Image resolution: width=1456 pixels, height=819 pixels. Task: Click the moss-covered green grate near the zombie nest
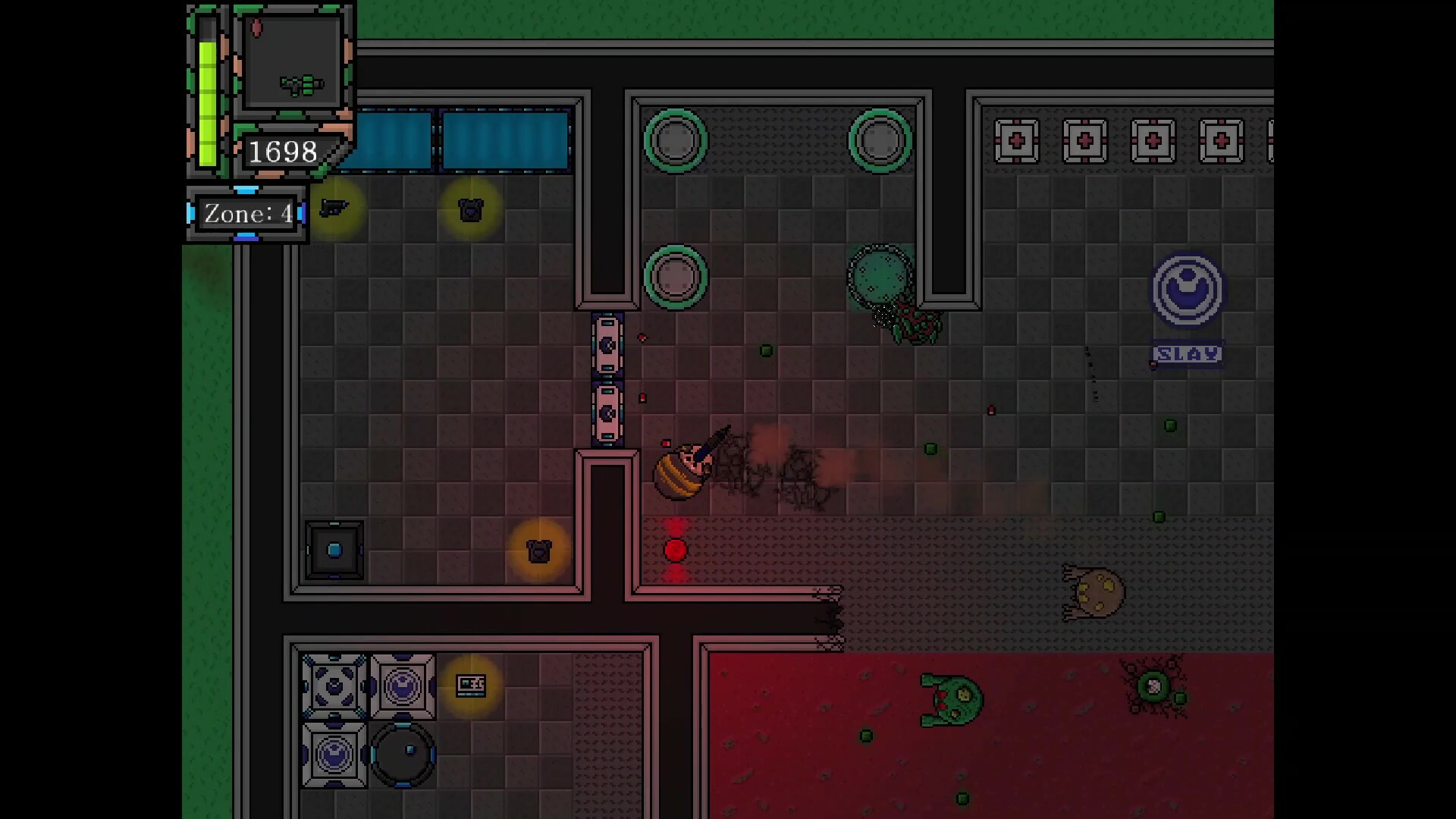(x=880, y=273)
